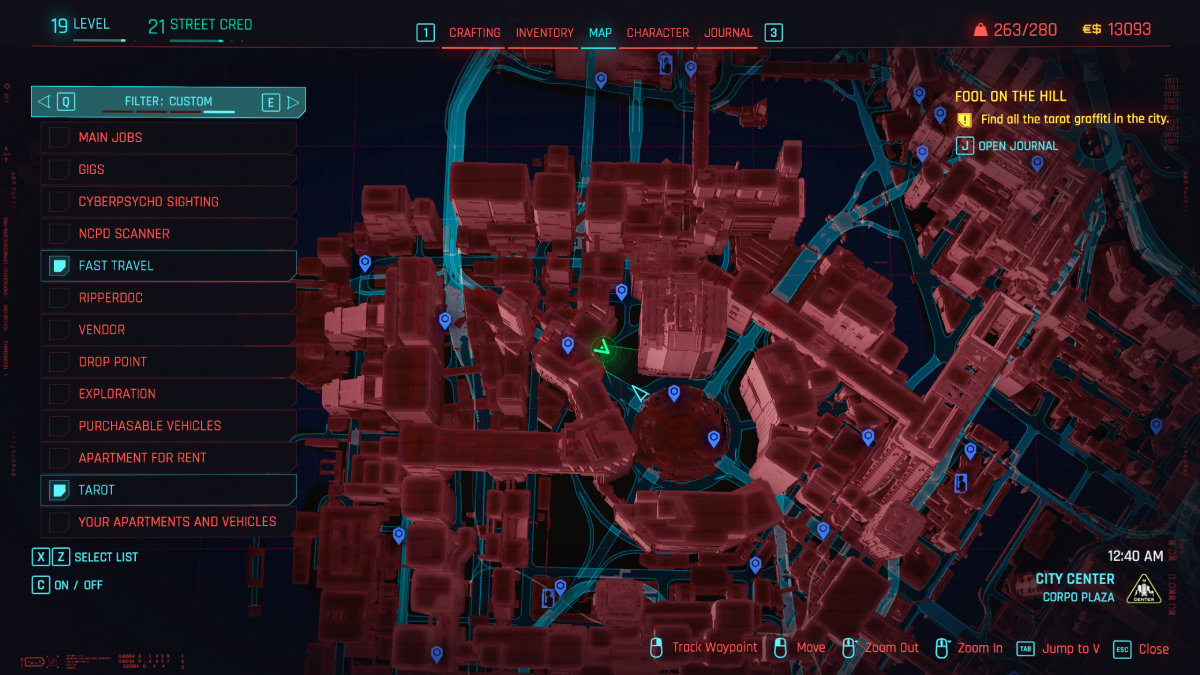Open the Crafting tab
This screenshot has height=675, width=1200.
(x=474, y=33)
